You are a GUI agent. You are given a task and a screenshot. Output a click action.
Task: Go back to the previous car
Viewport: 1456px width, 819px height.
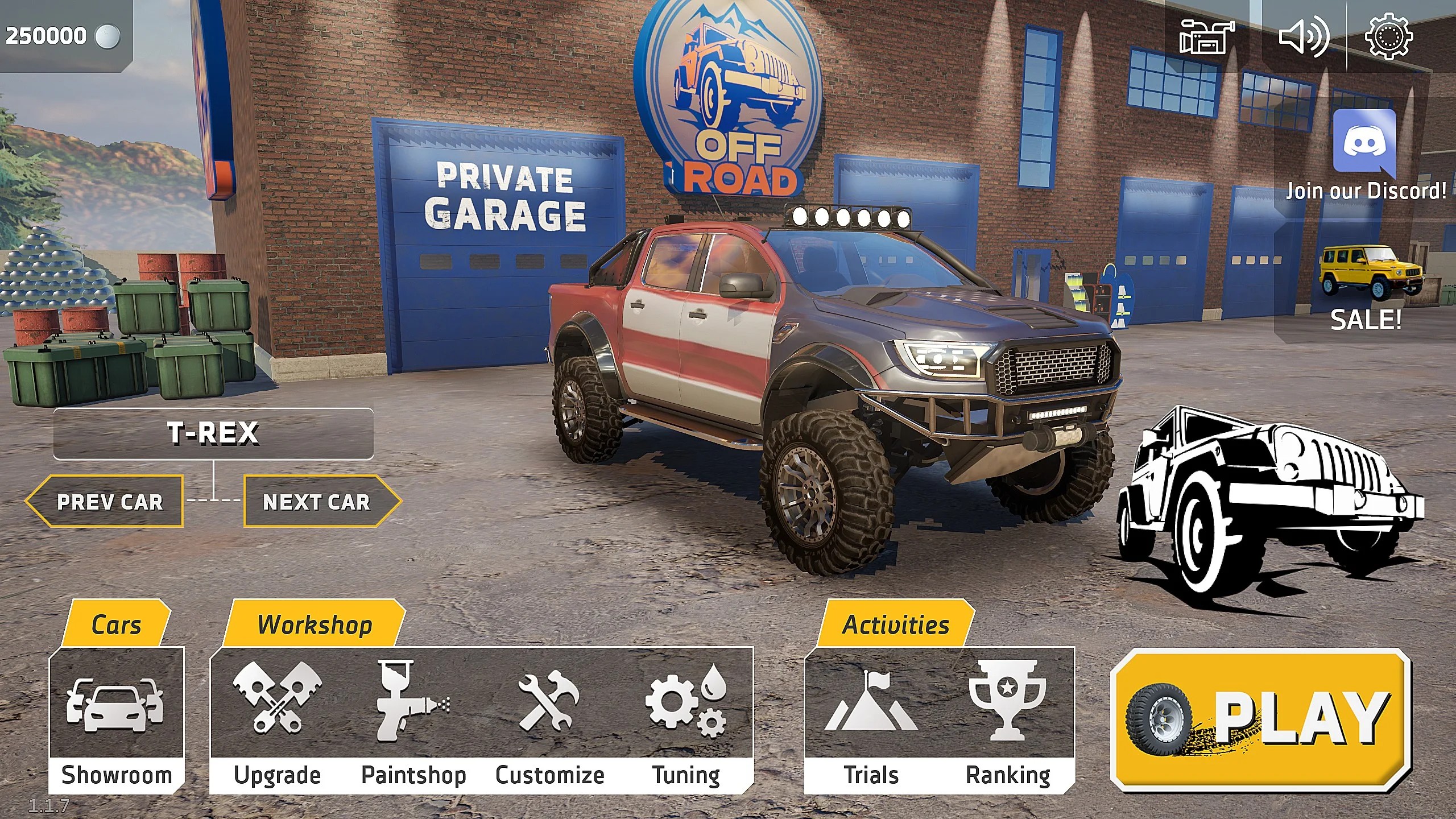click(x=111, y=502)
